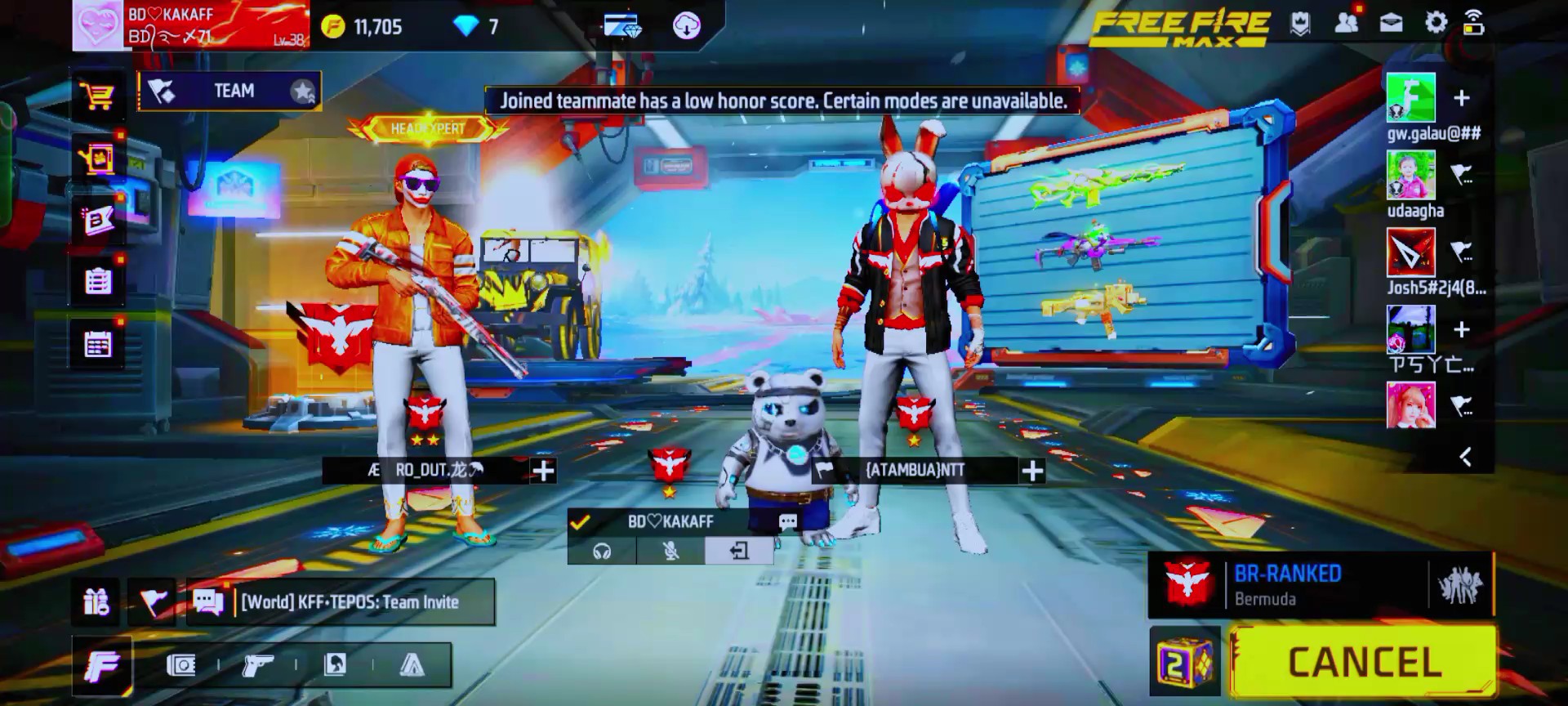Open the TEAM panel button
This screenshot has width=1568, height=706.
[x=229, y=91]
